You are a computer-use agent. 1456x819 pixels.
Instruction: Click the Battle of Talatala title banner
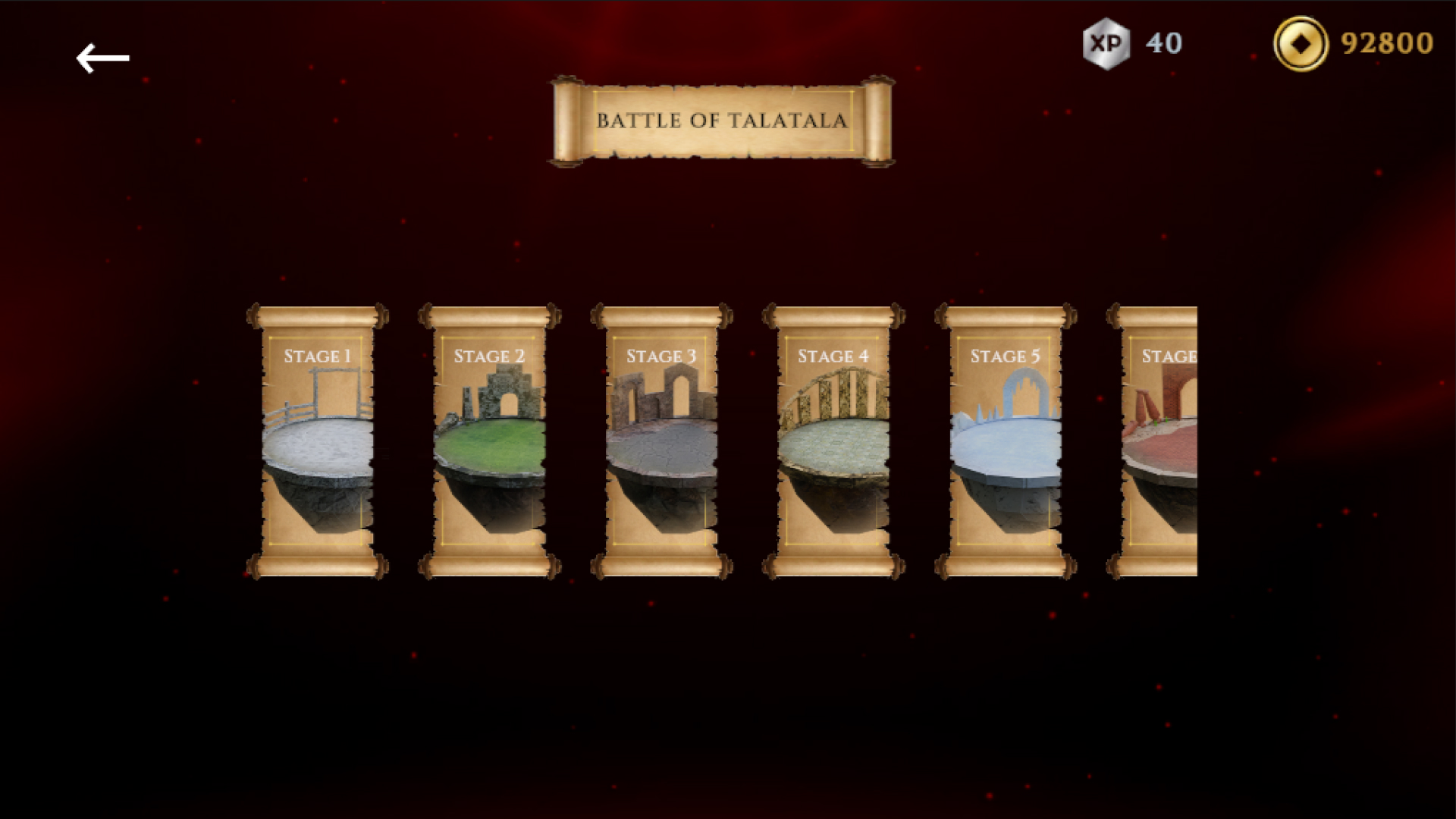[x=722, y=120]
